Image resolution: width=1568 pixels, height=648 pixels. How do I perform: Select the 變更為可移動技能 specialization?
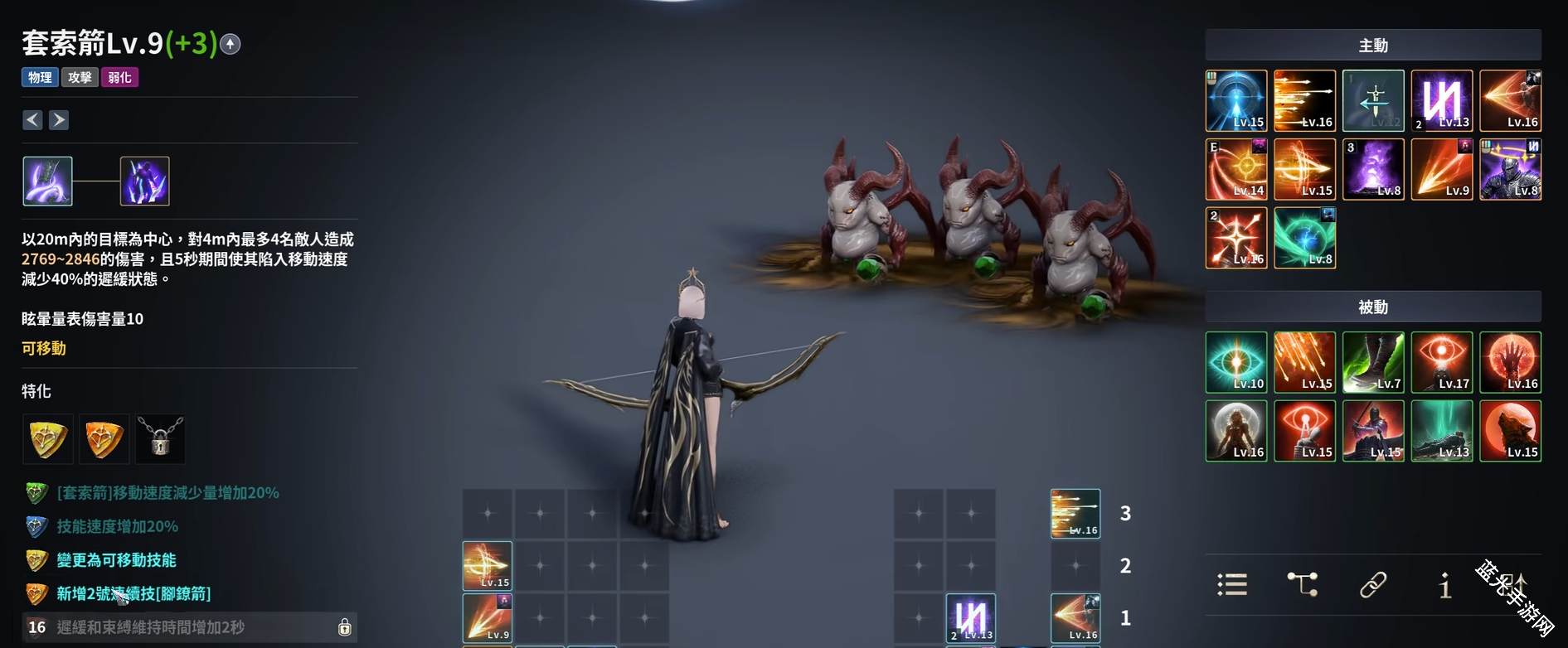(116, 560)
